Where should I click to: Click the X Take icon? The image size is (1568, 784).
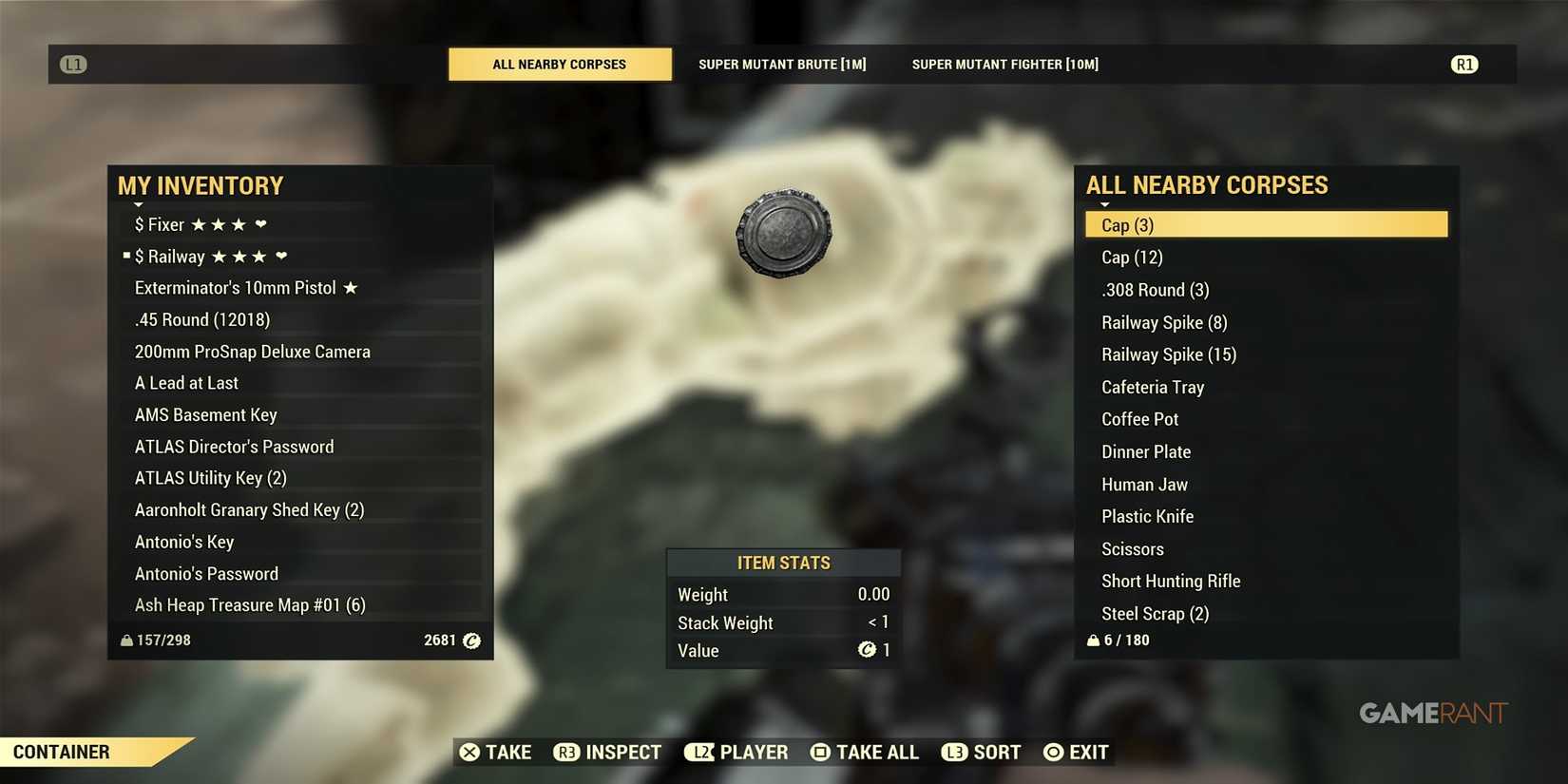pyautogui.click(x=469, y=752)
